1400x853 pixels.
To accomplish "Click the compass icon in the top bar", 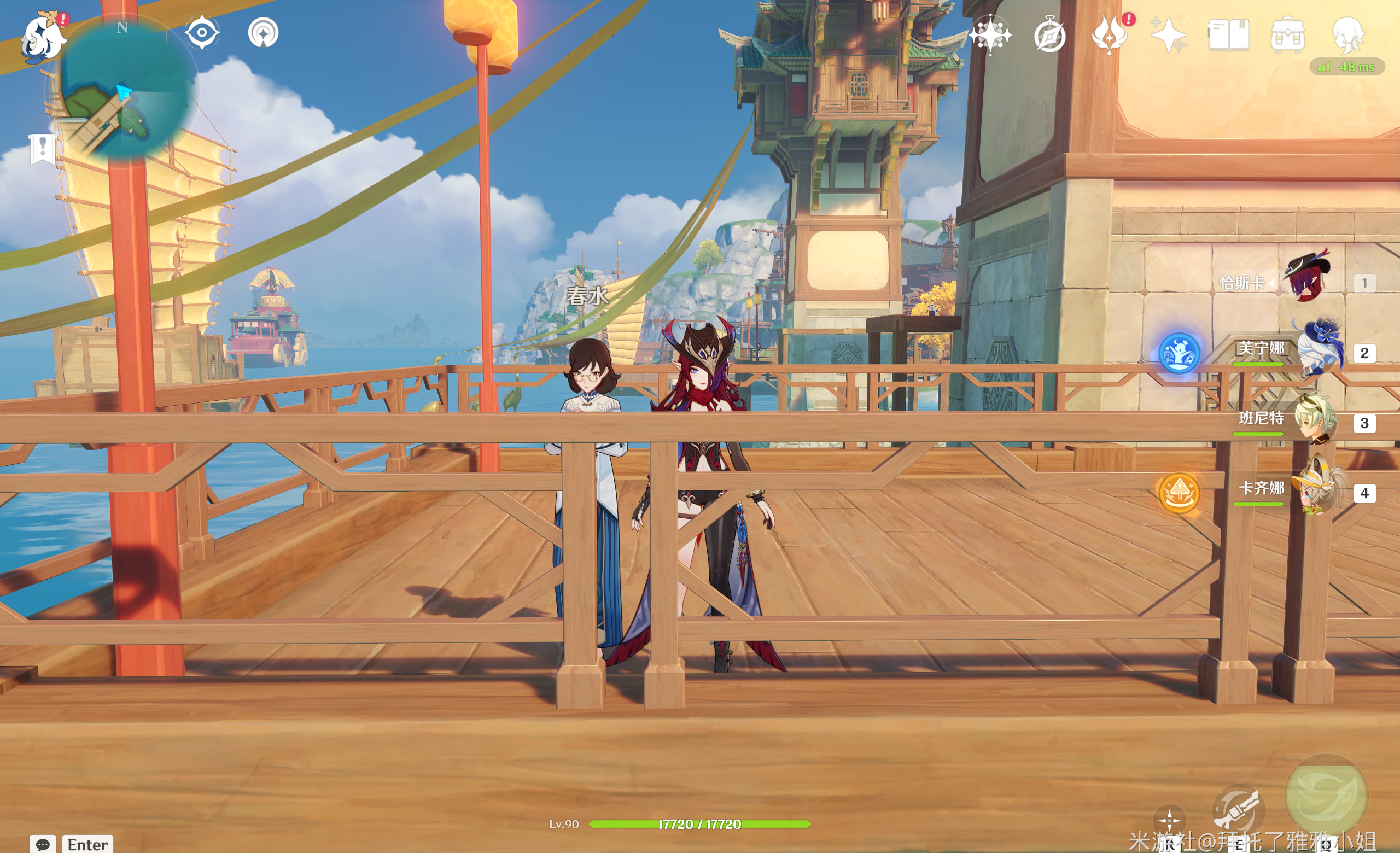I will click(1049, 36).
